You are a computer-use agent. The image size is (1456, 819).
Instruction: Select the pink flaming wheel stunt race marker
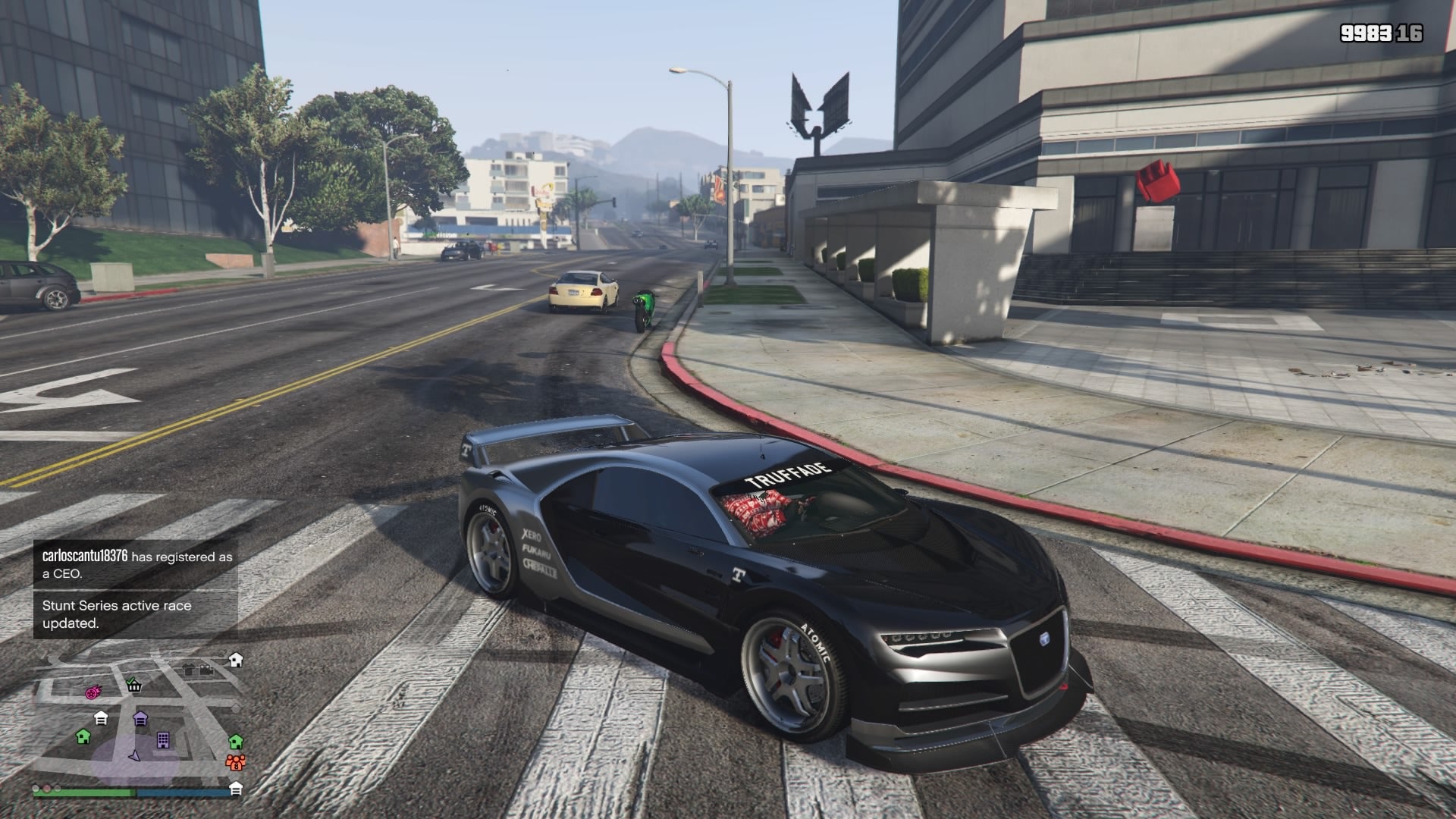93,692
